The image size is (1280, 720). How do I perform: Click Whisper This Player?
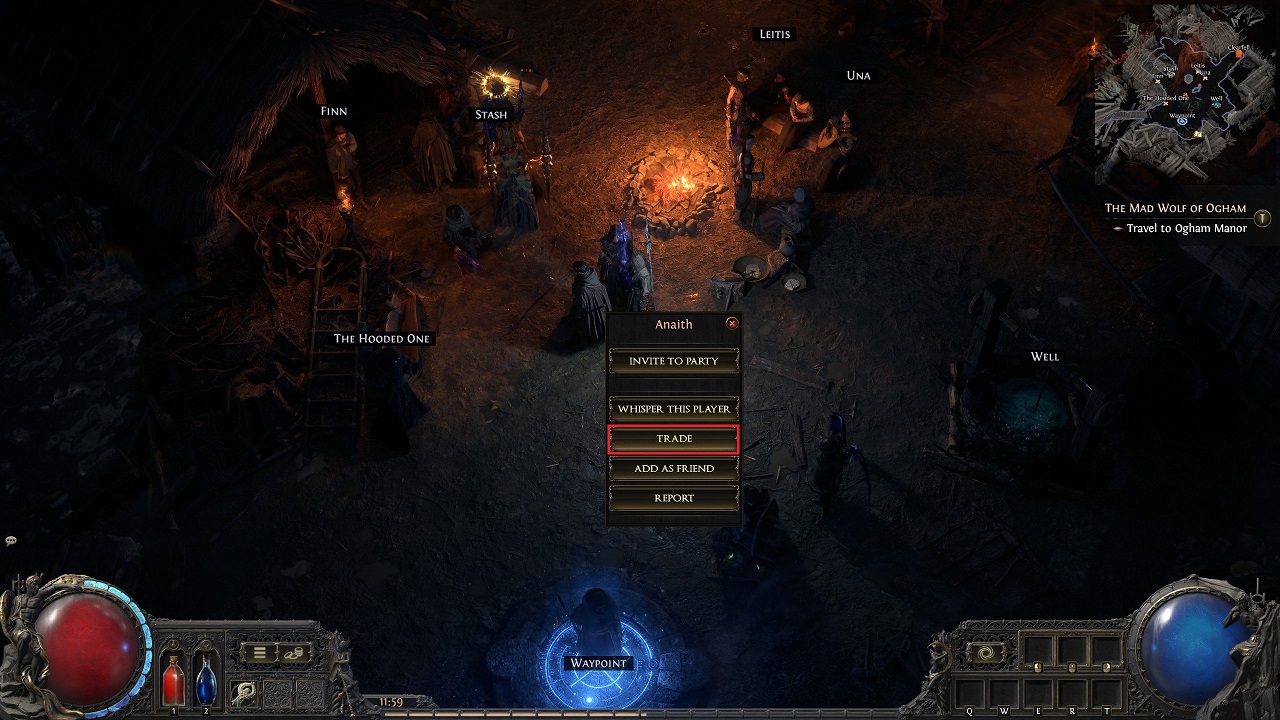pos(673,408)
